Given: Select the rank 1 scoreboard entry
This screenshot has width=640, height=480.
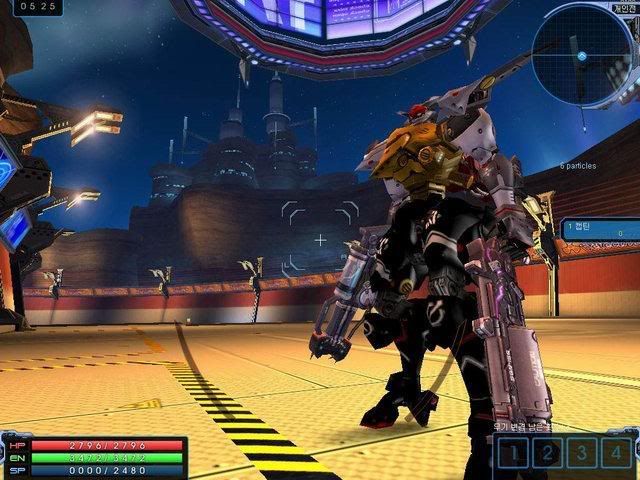Looking at the screenshot, I should click(598, 229).
